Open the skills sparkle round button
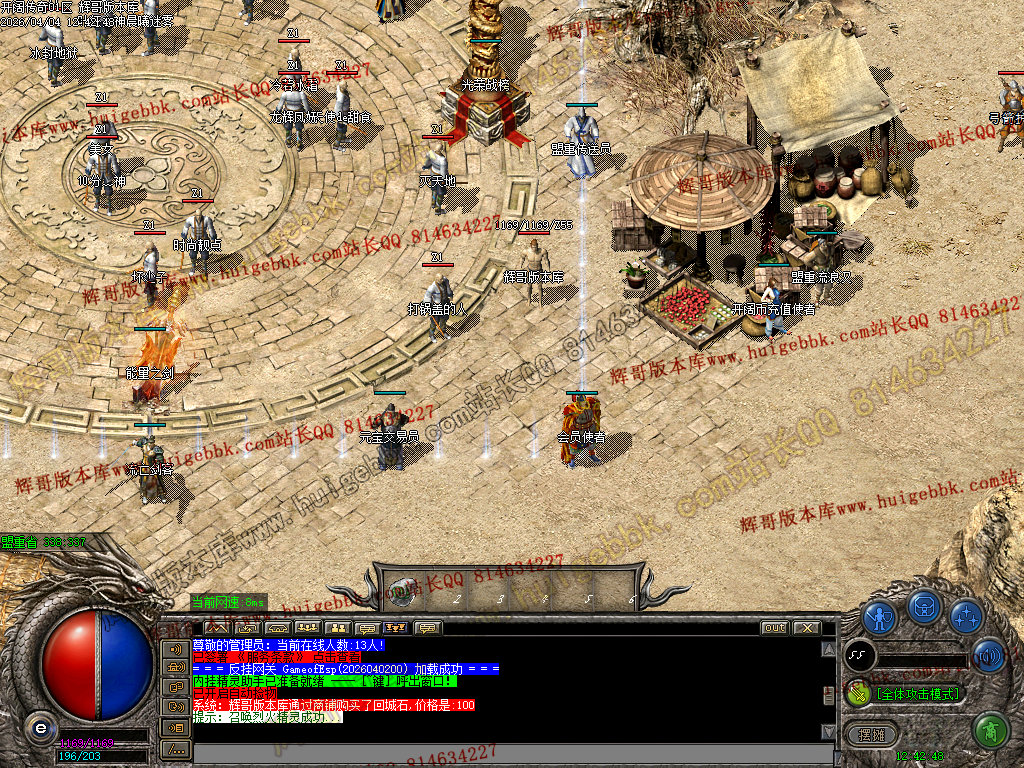This screenshot has height=768, width=1024. (x=966, y=616)
